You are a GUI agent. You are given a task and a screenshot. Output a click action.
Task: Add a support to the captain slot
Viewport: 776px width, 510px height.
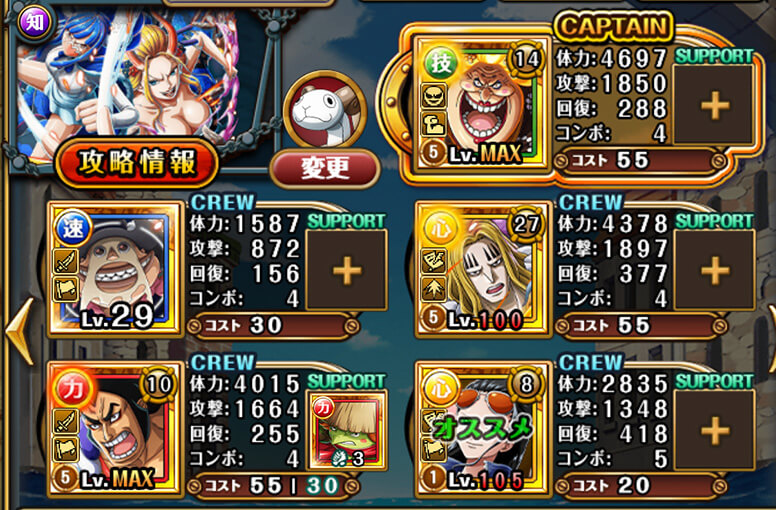[714, 105]
